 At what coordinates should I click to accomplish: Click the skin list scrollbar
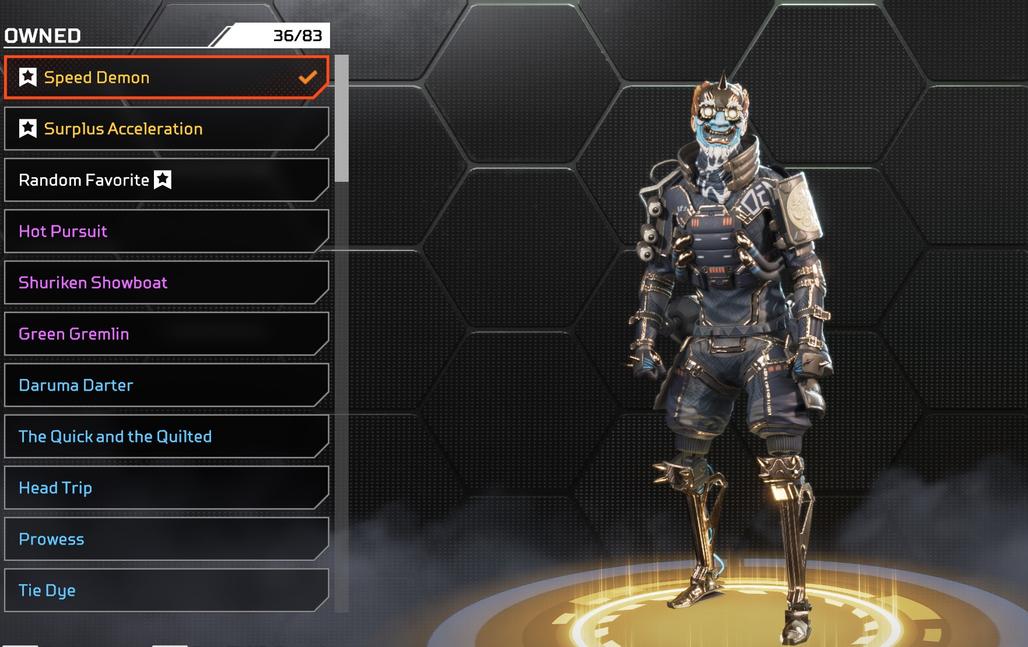[341, 120]
